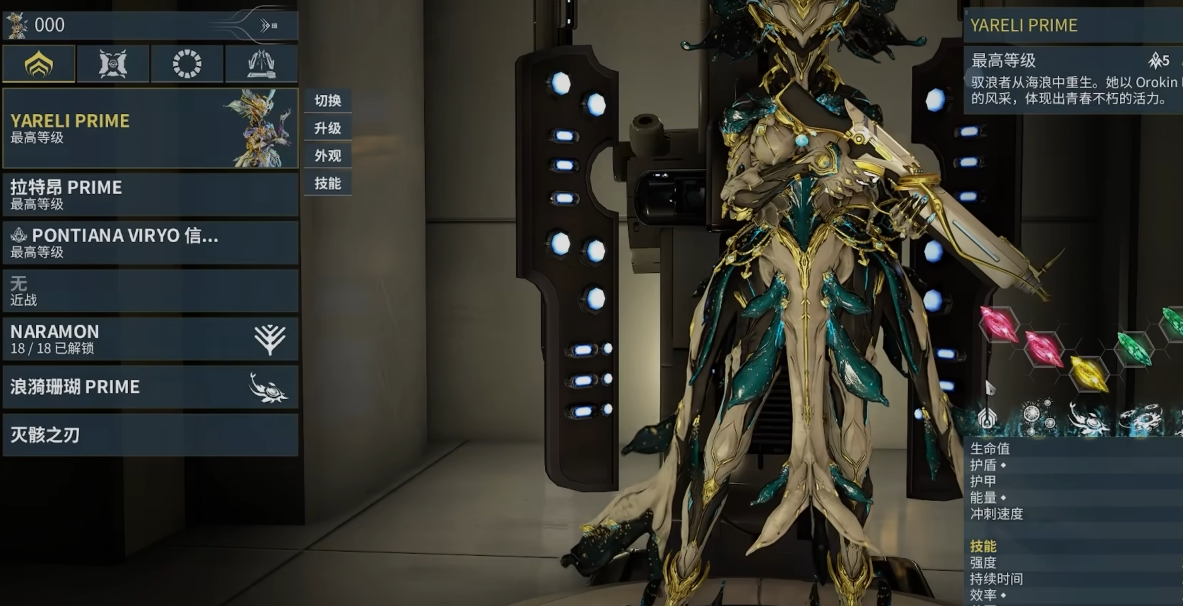
Task: Open the 技能 abilities menu
Action: click(328, 183)
